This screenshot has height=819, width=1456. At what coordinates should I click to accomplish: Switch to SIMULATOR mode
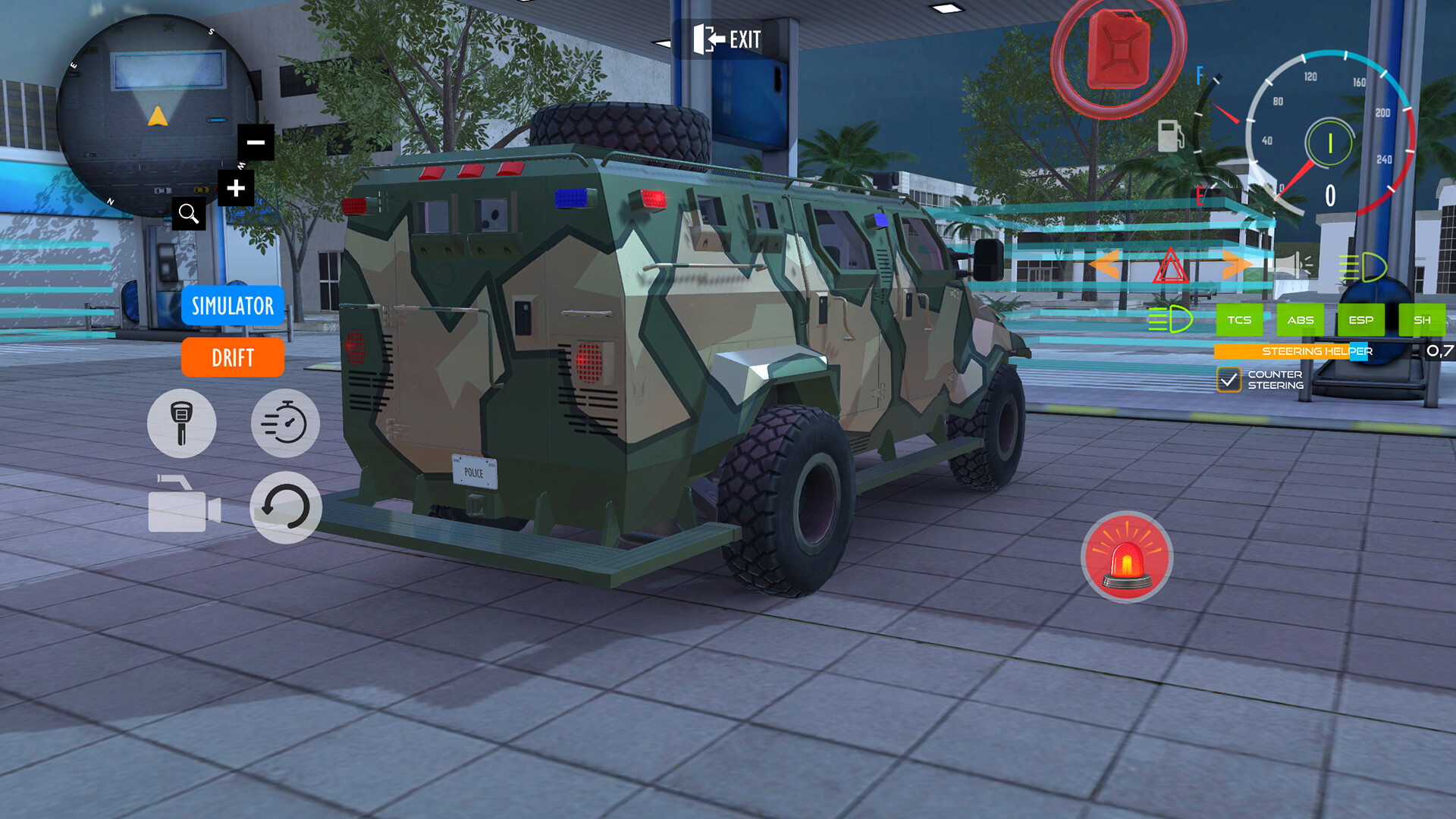tap(232, 306)
